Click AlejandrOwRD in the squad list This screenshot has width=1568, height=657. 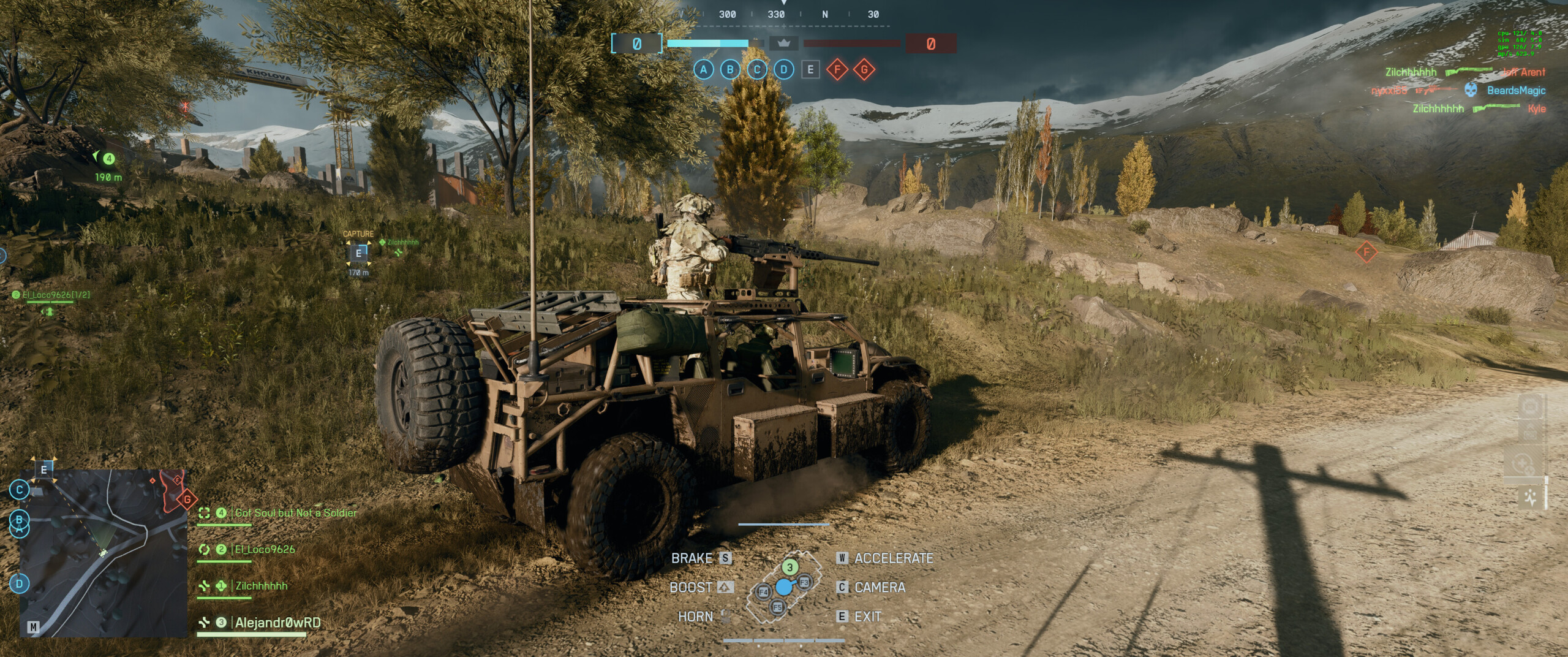click(x=277, y=623)
